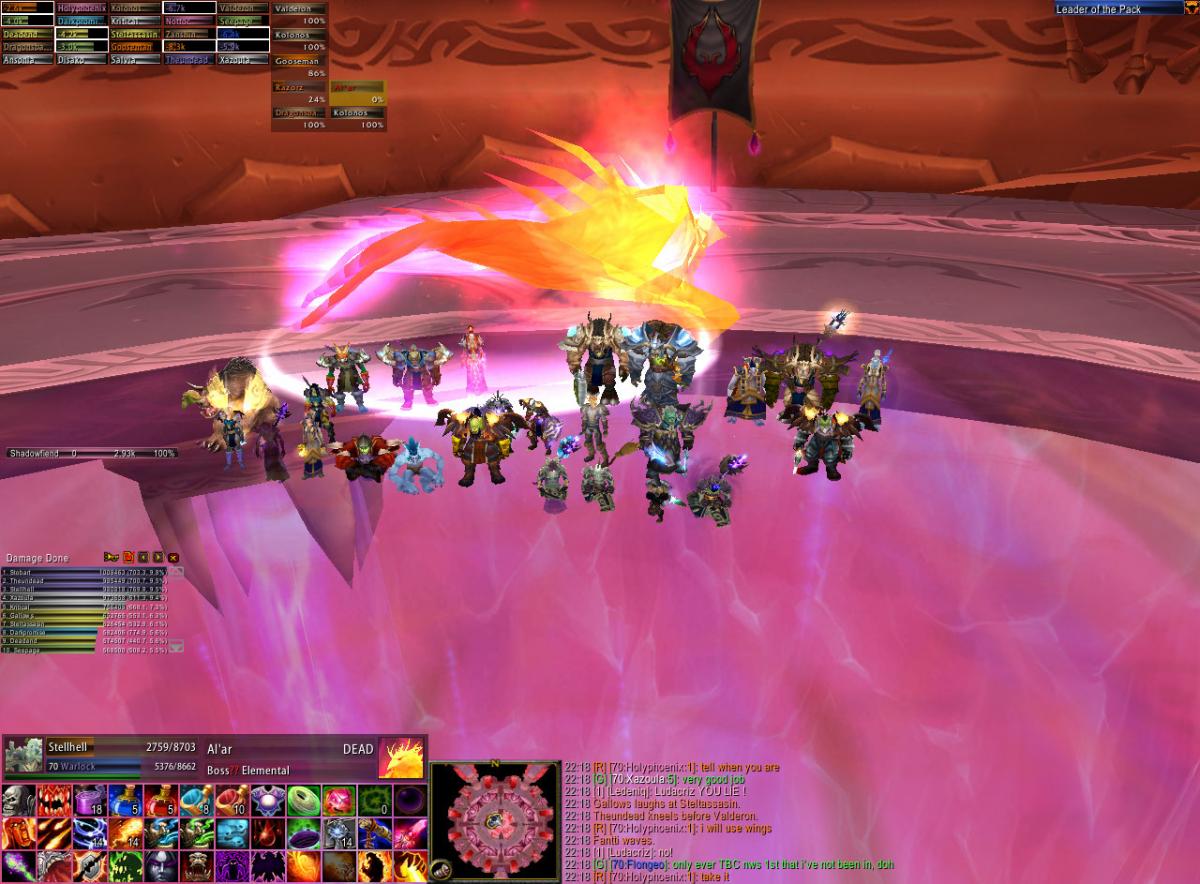Select the Al'ar target portrait

(400, 758)
